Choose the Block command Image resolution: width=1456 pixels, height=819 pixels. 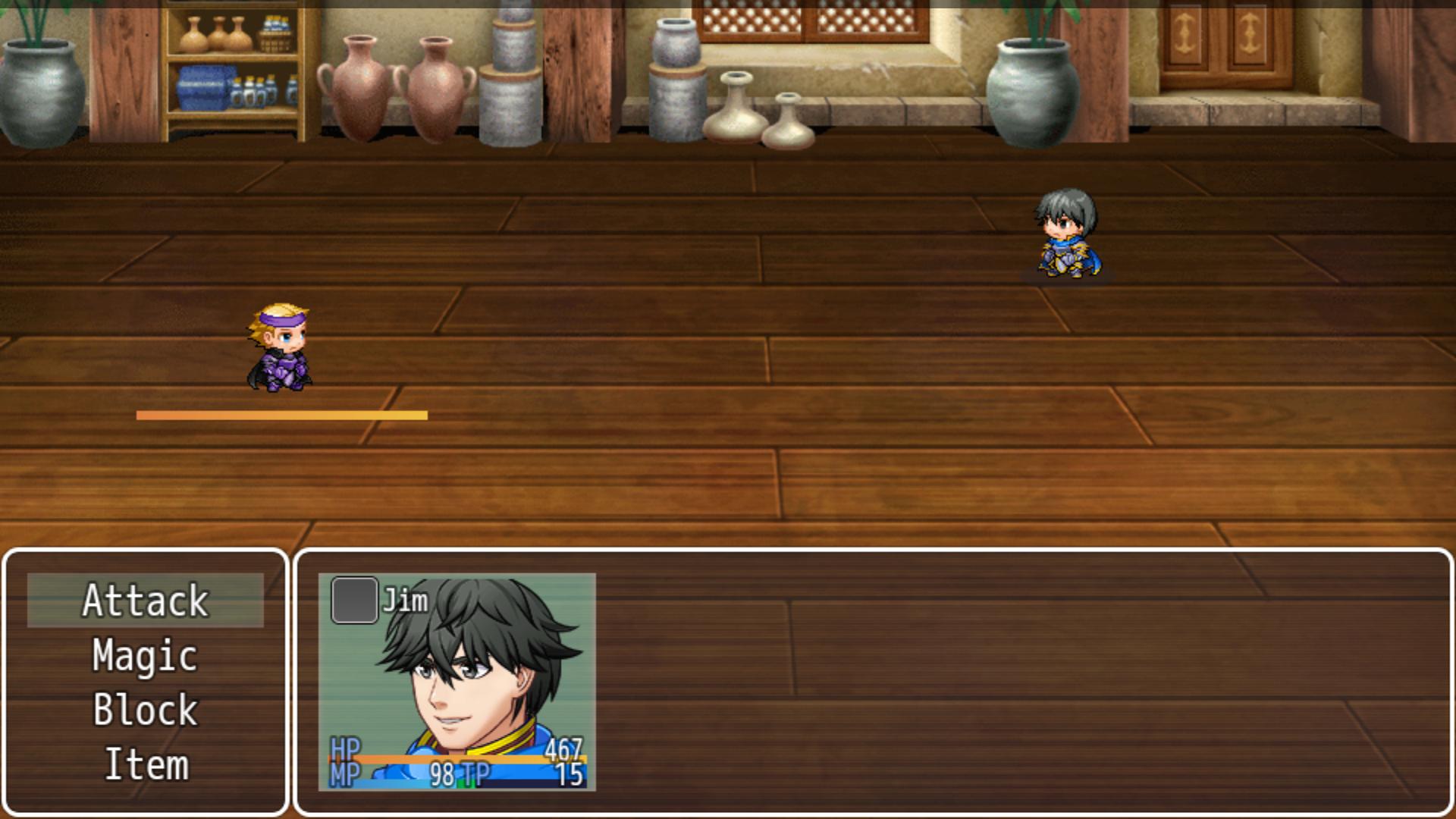pyautogui.click(x=146, y=709)
